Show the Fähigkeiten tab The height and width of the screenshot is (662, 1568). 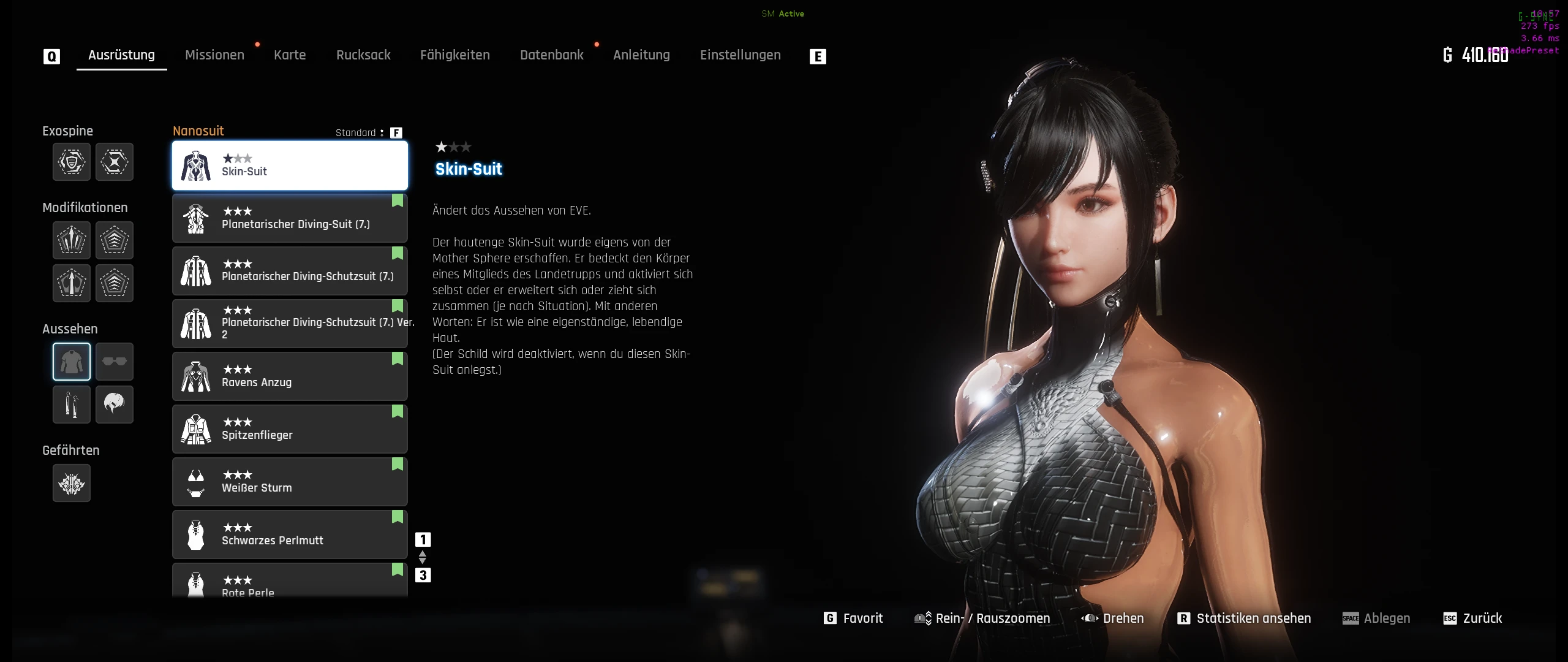pyautogui.click(x=454, y=55)
